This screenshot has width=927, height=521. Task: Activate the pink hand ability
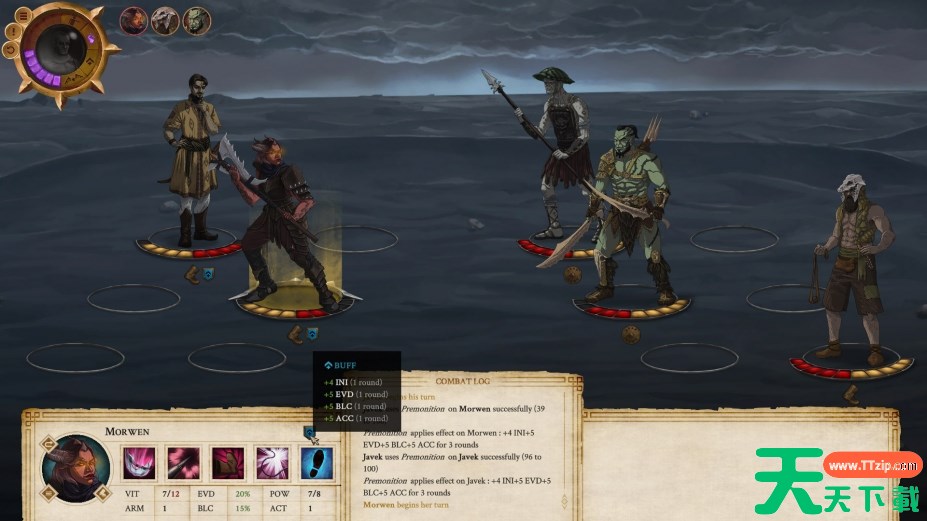click(x=227, y=463)
